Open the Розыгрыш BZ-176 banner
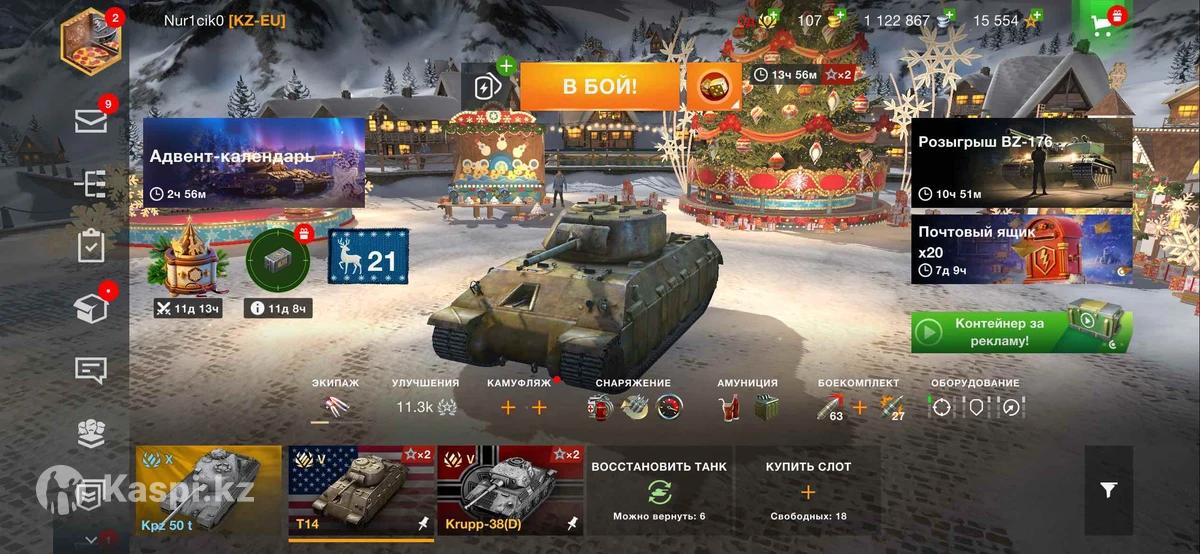 [x=1021, y=162]
